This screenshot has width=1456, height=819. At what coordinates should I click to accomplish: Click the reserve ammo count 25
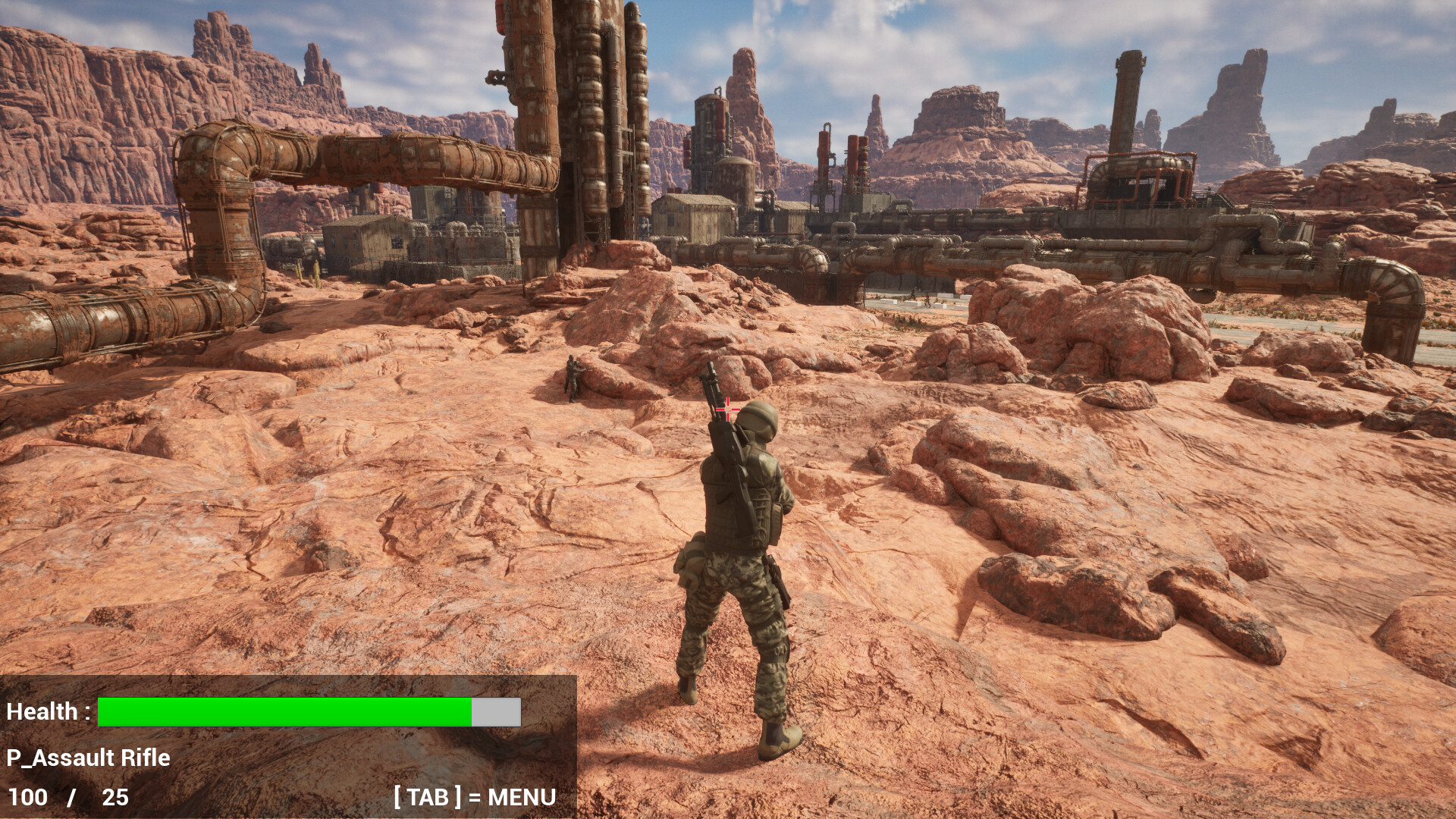[x=112, y=798]
